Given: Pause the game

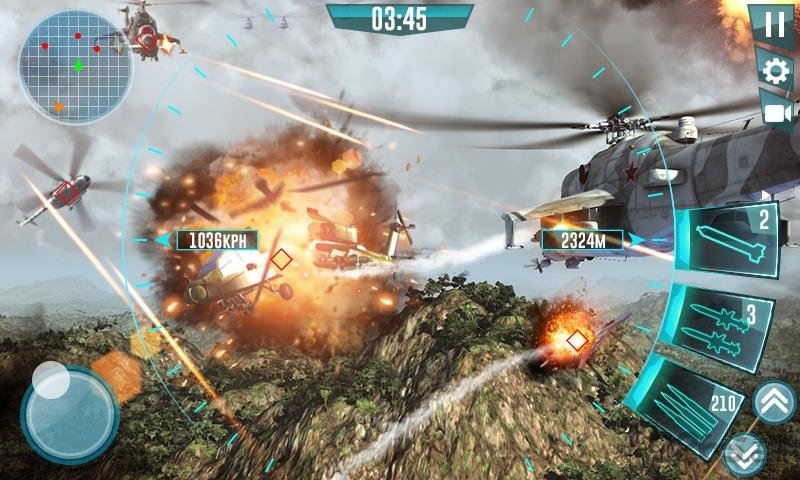Looking at the screenshot, I should click(775, 26).
